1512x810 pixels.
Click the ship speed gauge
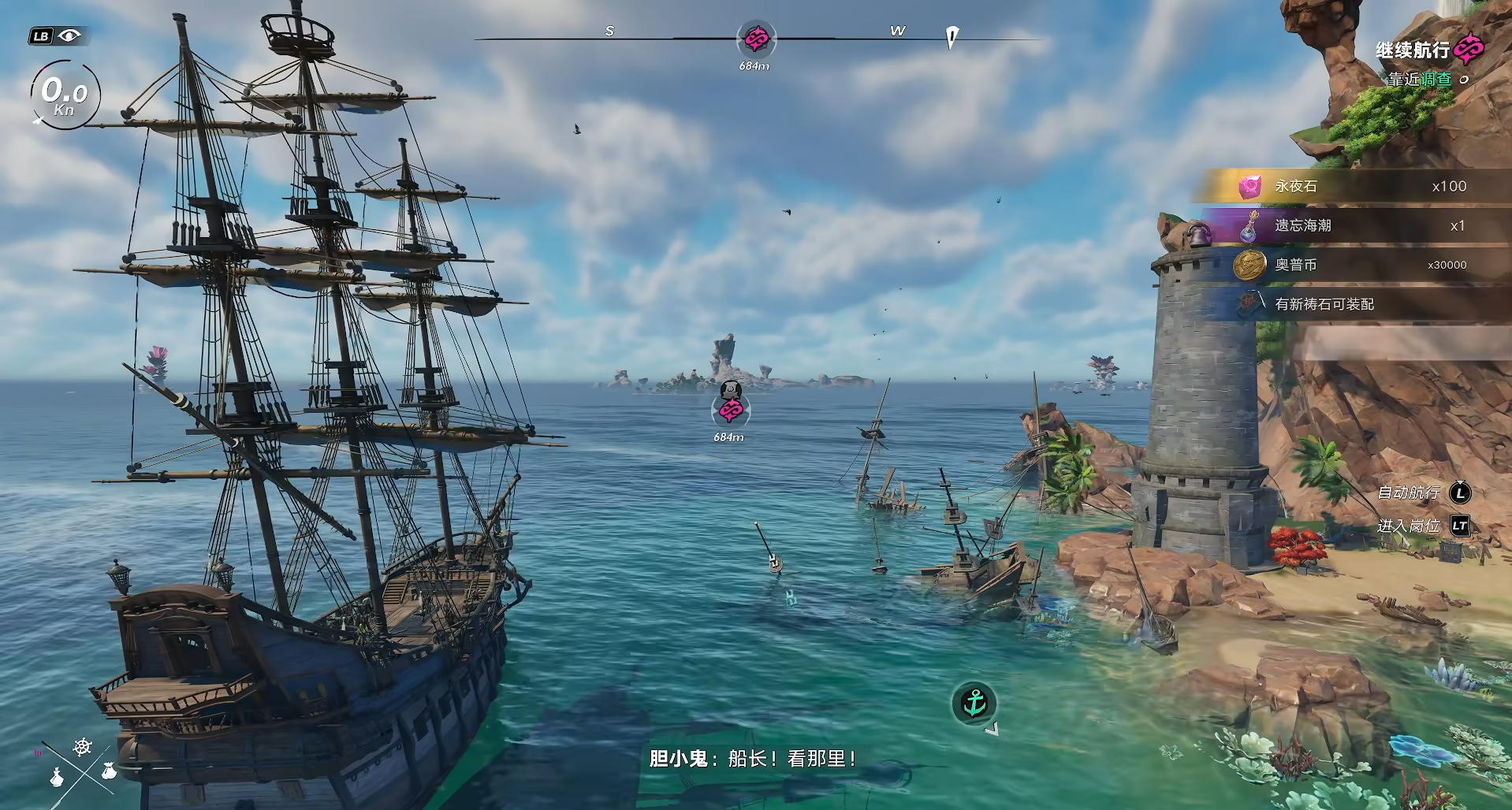[x=65, y=95]
